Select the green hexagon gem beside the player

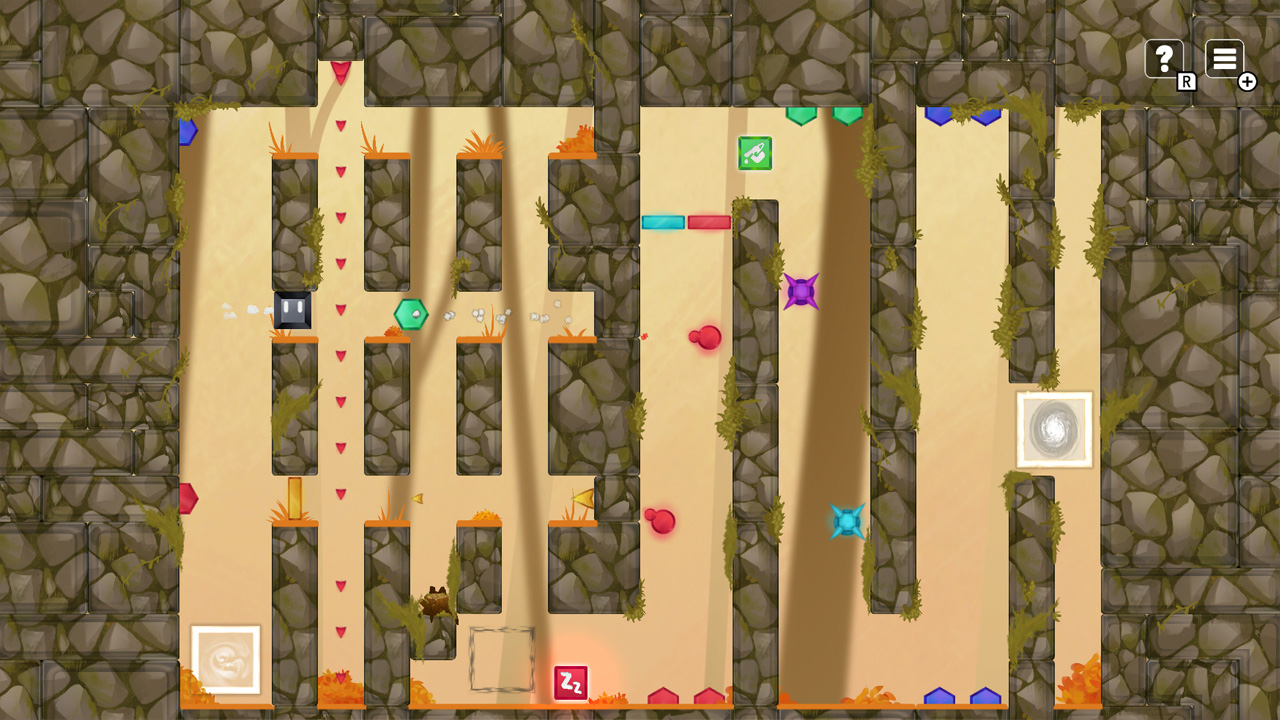coord(409,313)
